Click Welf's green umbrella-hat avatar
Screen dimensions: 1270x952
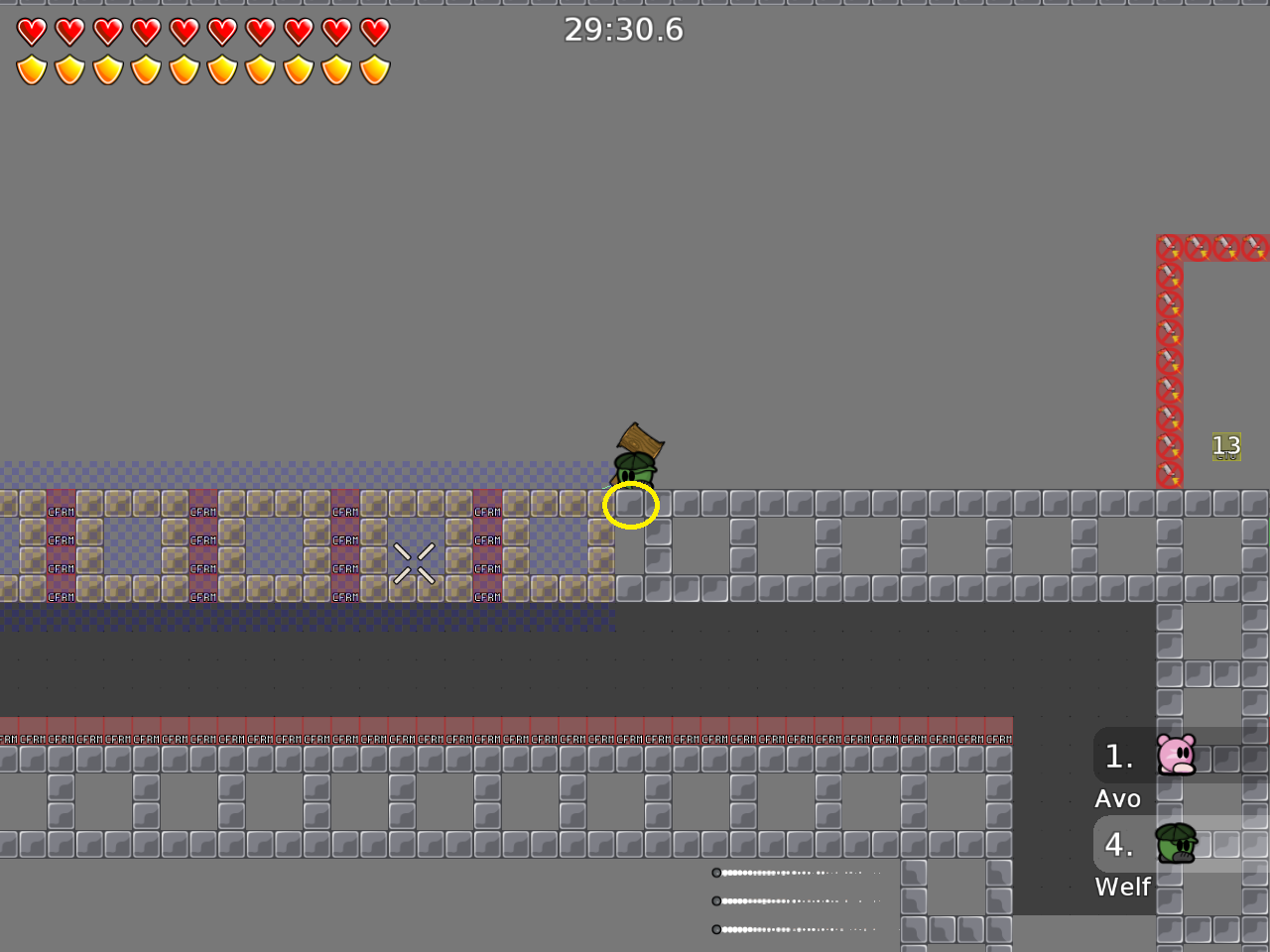coord(1176,844)
